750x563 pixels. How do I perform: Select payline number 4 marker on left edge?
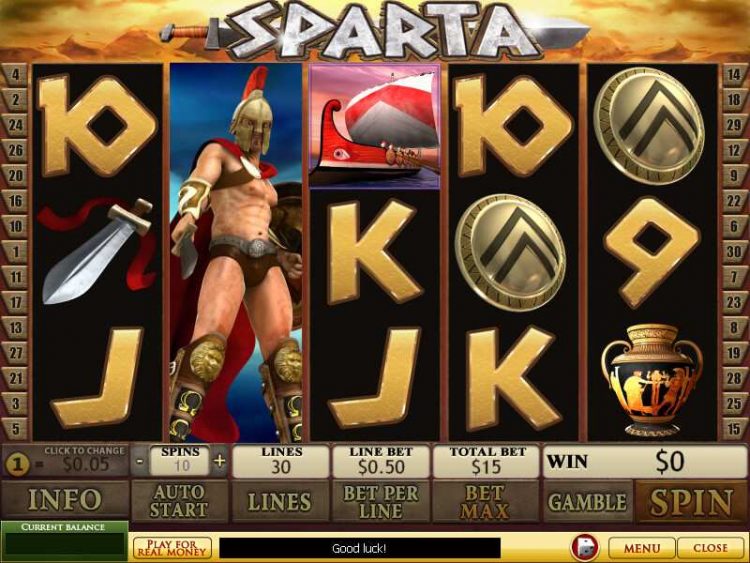pyautogui.click(x=15, y=74)
